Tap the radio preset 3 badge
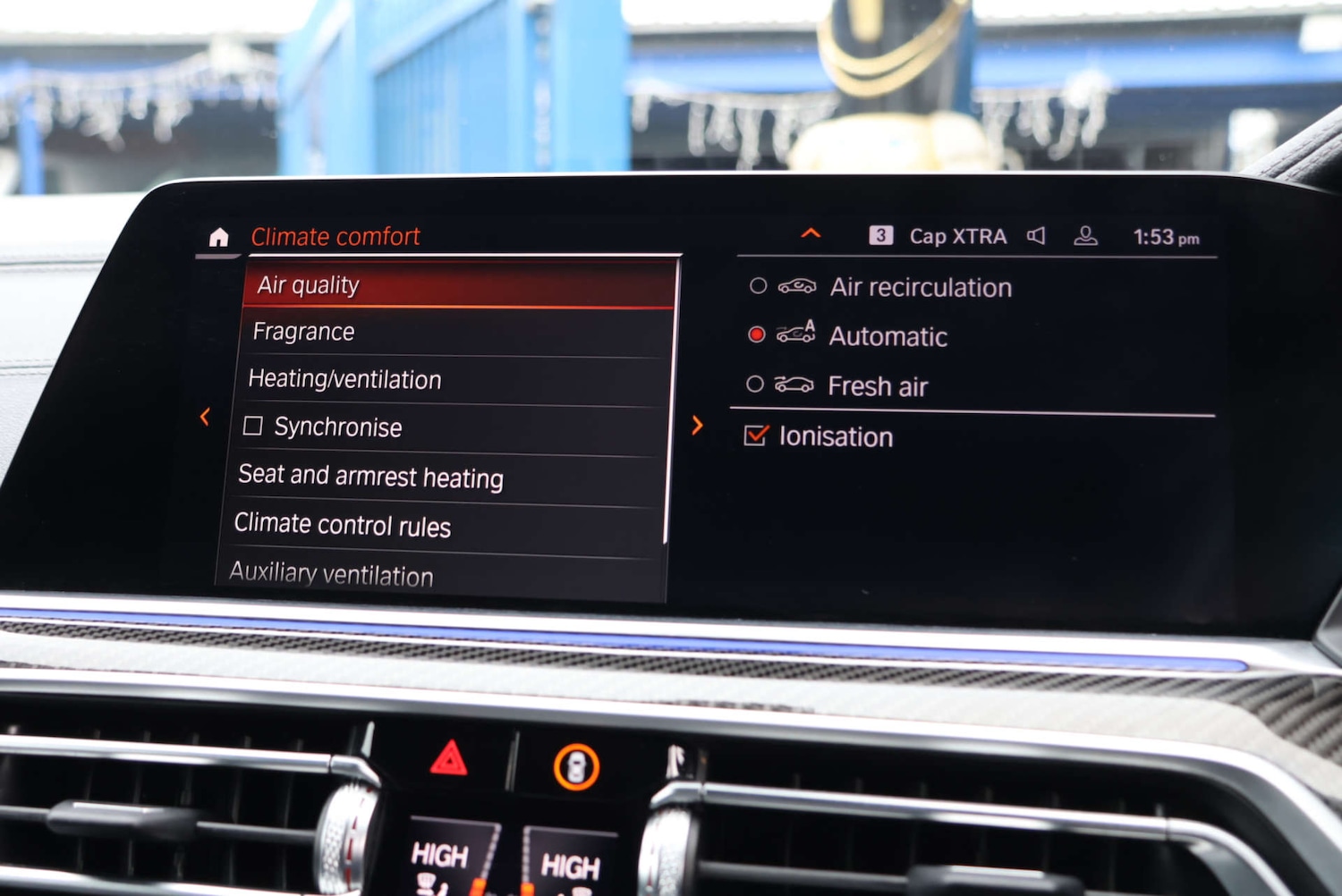This screenshot has width=1342, height=896. click(x=882, y=235)
